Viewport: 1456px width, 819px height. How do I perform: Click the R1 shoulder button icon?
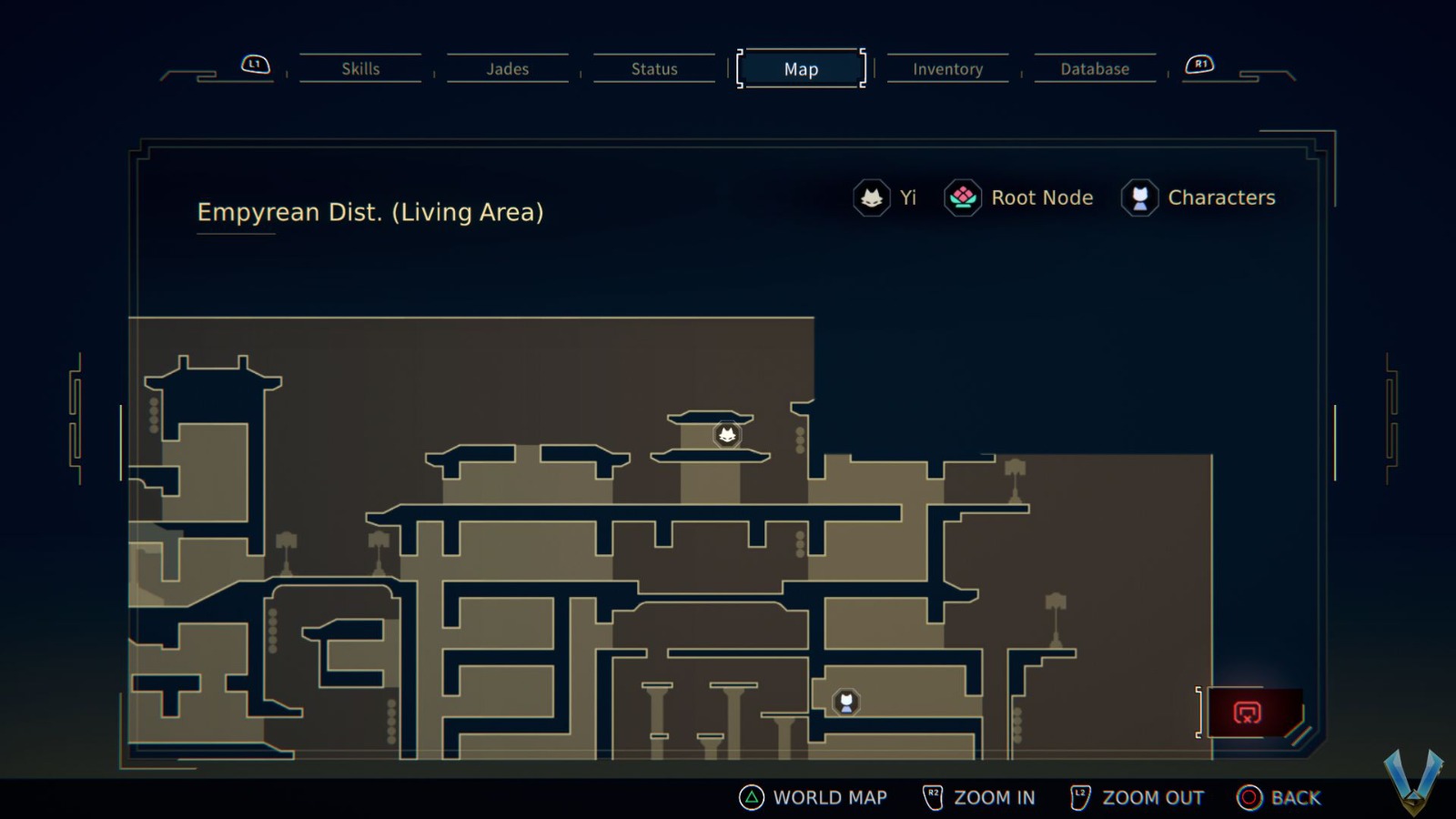coord(1200,64)
